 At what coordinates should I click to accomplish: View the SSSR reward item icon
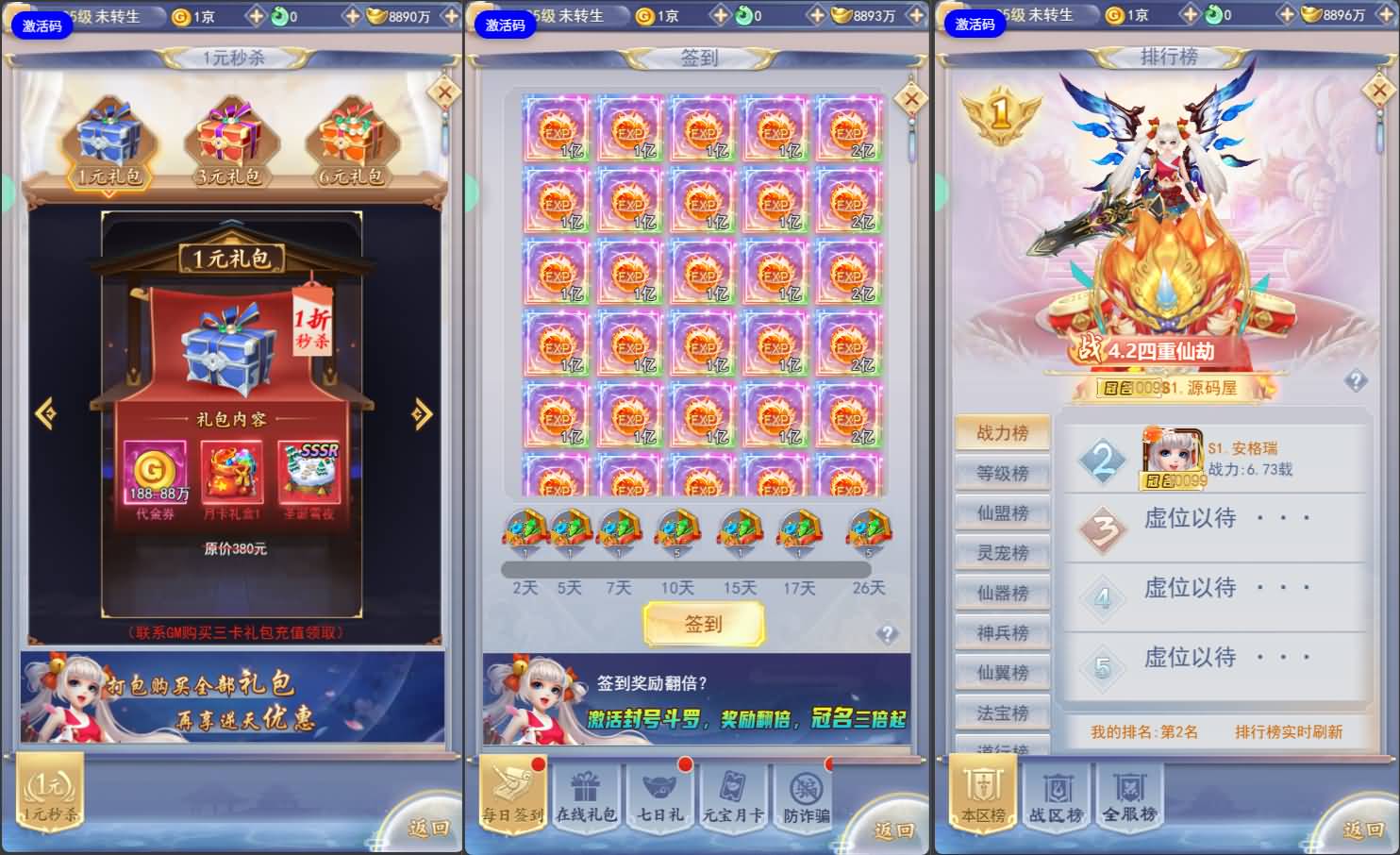(x=309, y=472)
